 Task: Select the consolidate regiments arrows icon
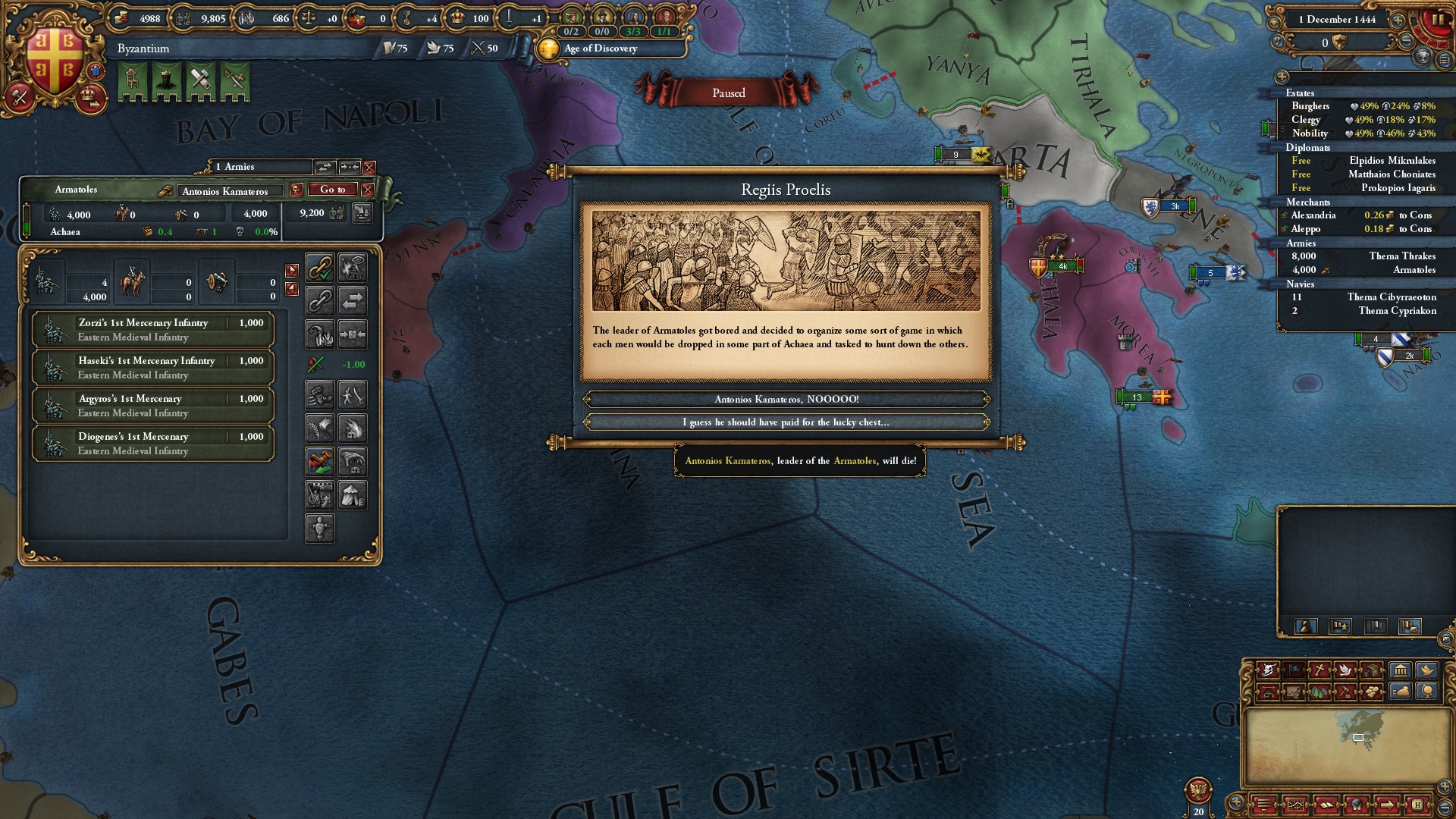pos(353,334)
